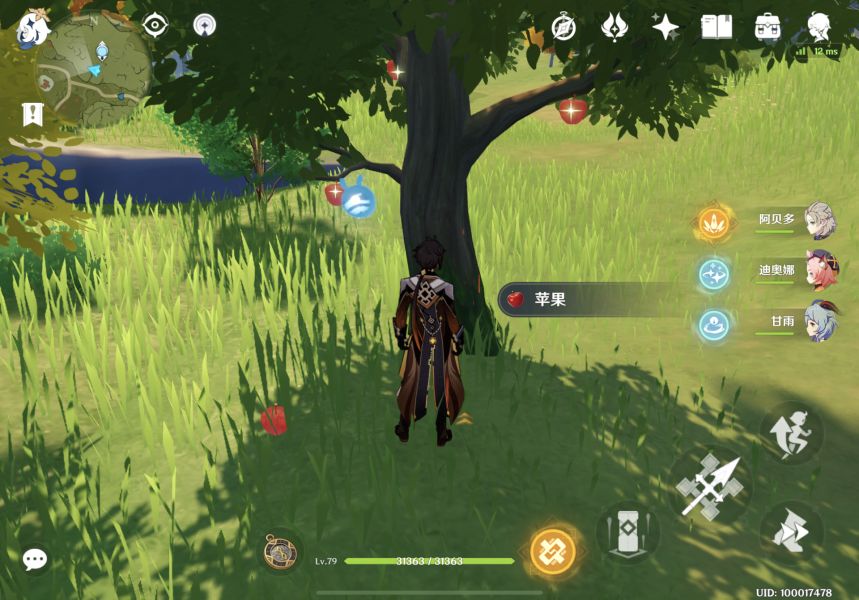Open the compass events icon
Screen dimensions: 859x600
pos(564,27)
